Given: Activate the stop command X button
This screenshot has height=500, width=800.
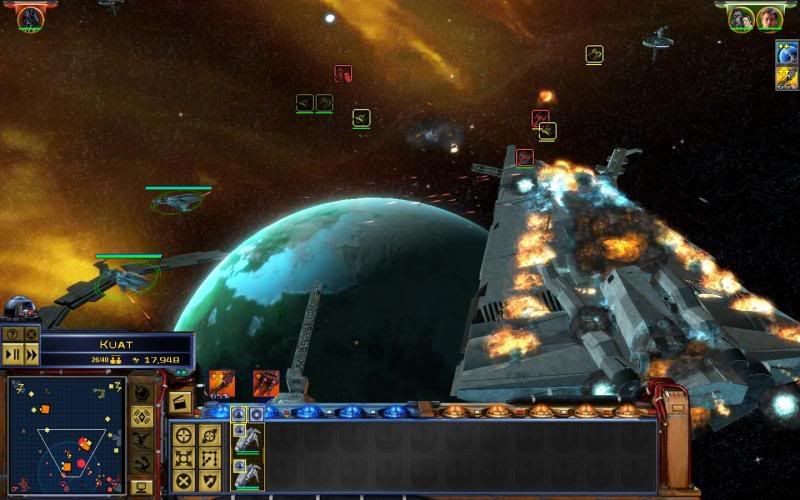Looking at the screenshot, I should tap(184, 480).
